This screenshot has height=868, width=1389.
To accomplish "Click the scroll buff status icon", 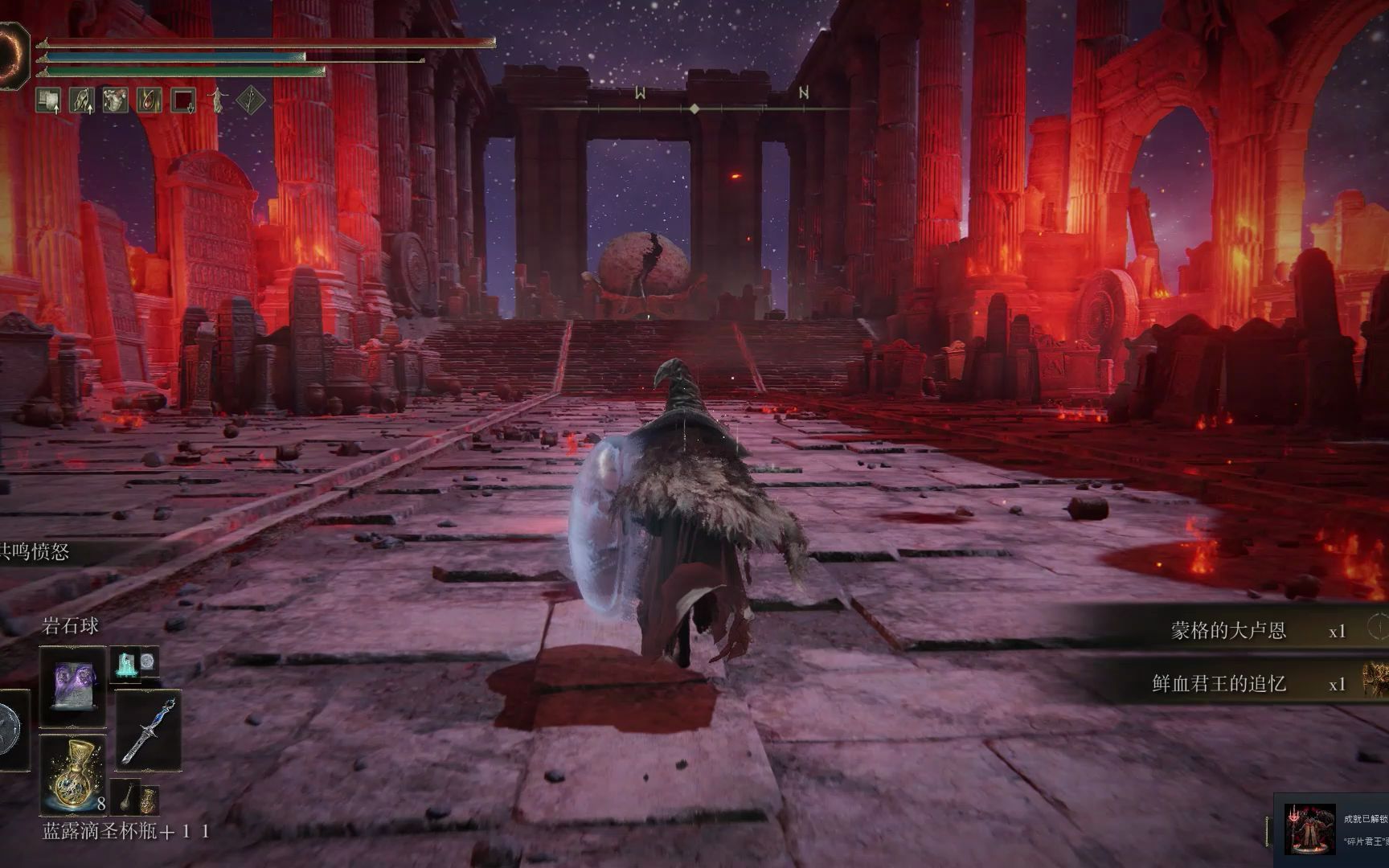I will 48,100.
